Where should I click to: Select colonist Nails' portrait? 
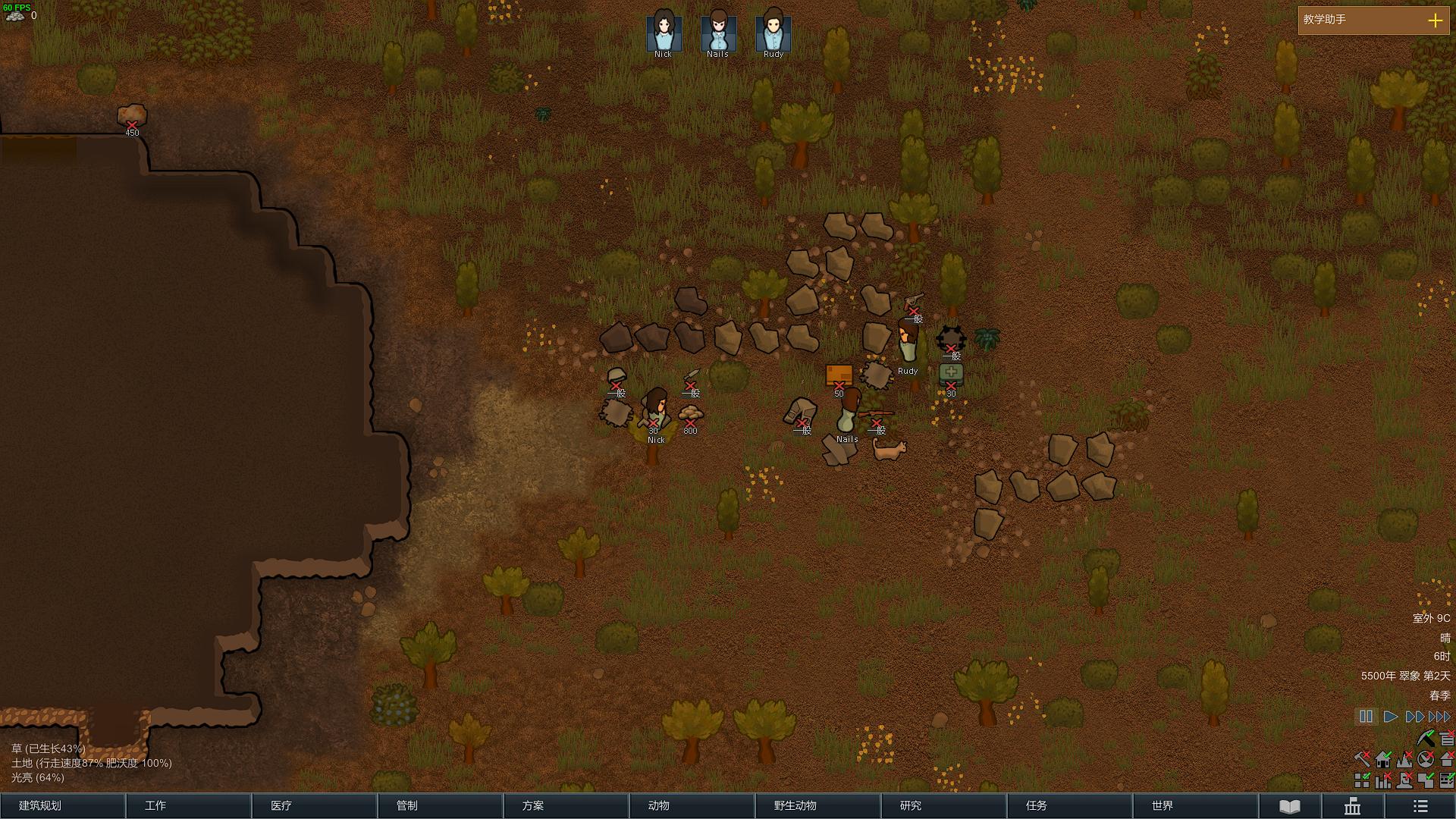[x=718, y=32]
